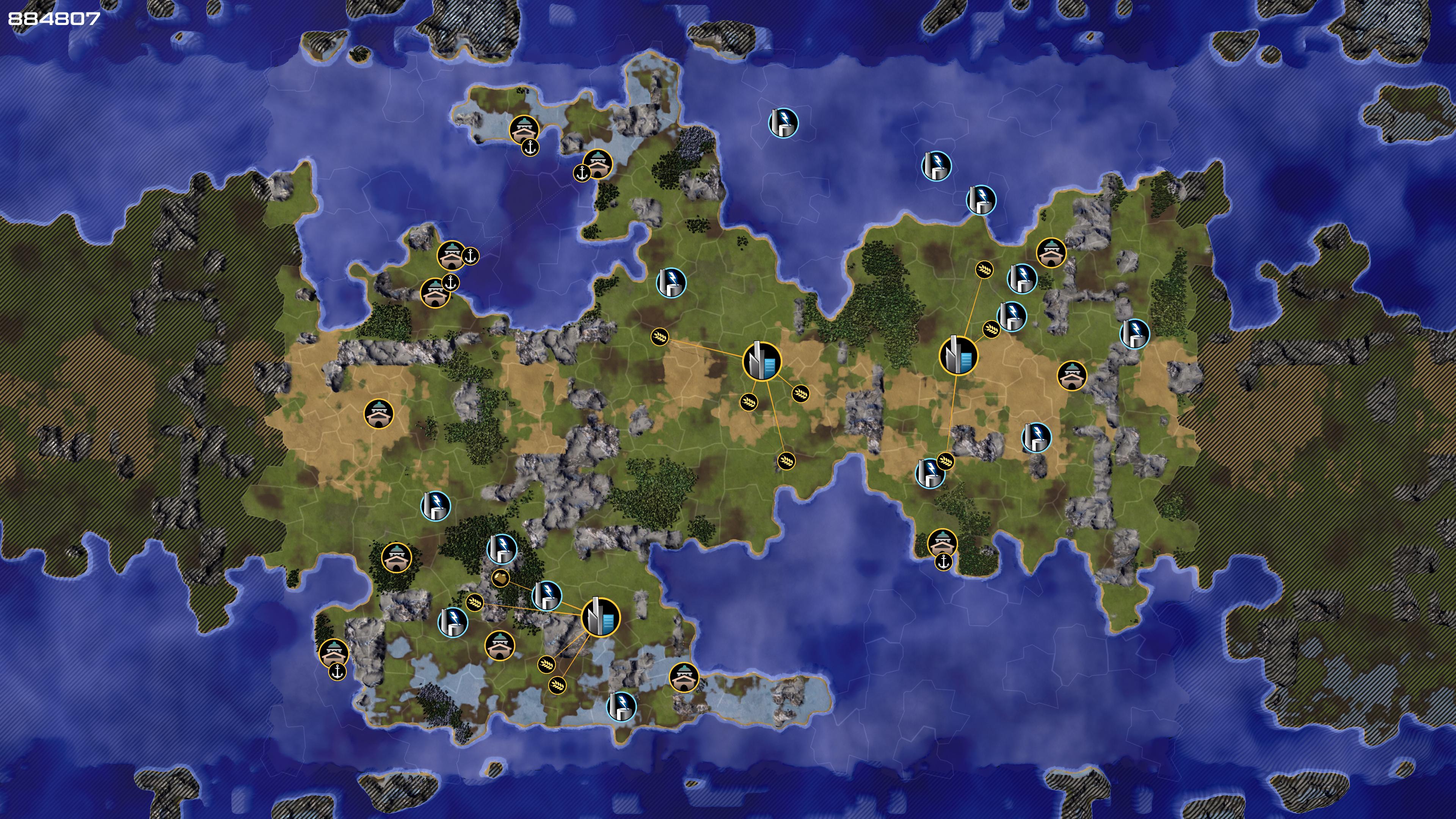The height and width of the screenshot is (819, 1456).
Task: Click the city linked to the gold ore
Action: click(x=600, y=617)
